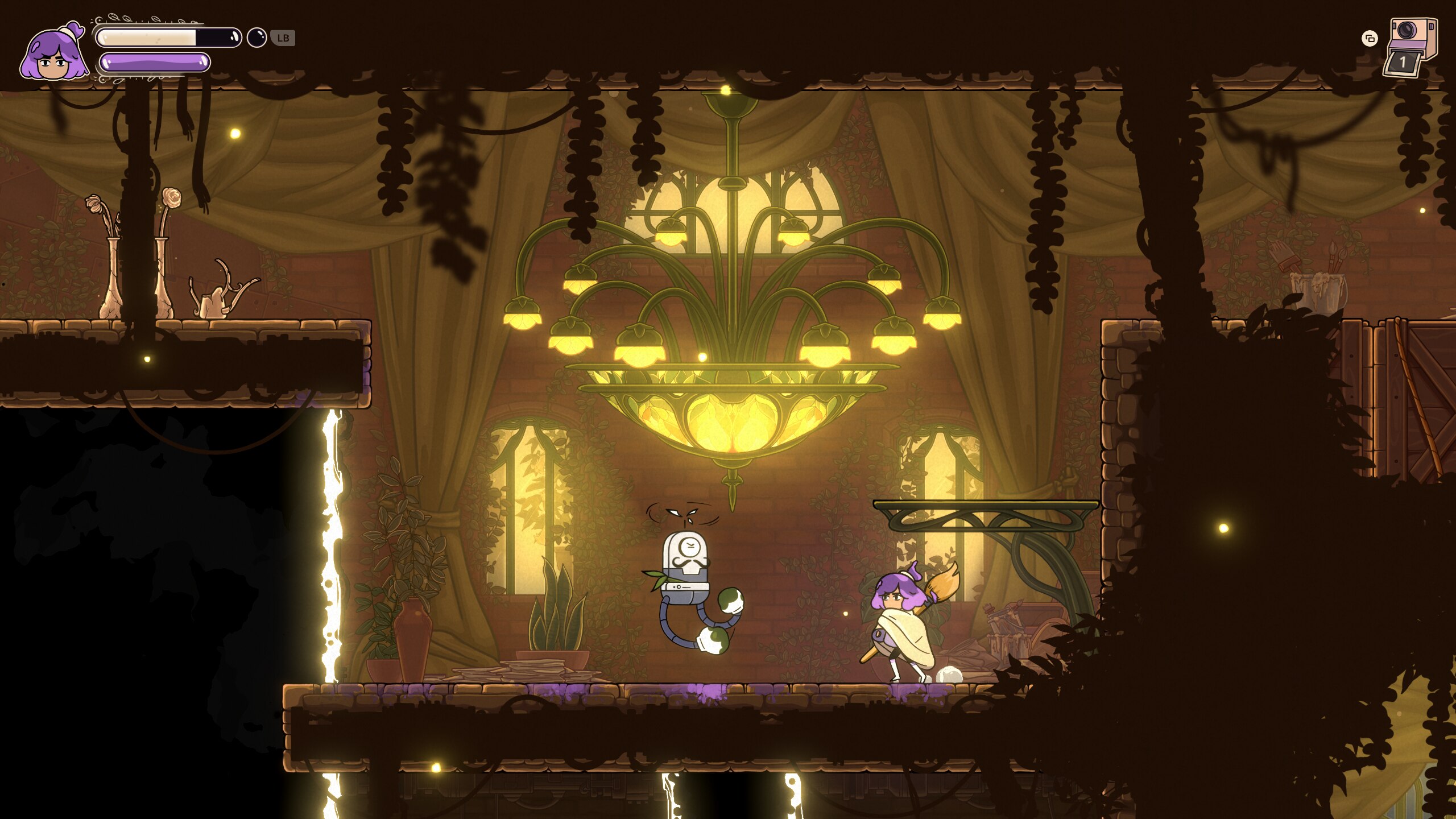Activate the dark orb ability icon
This screenshot has width=1456, height=819.
[x=257, y=38]
